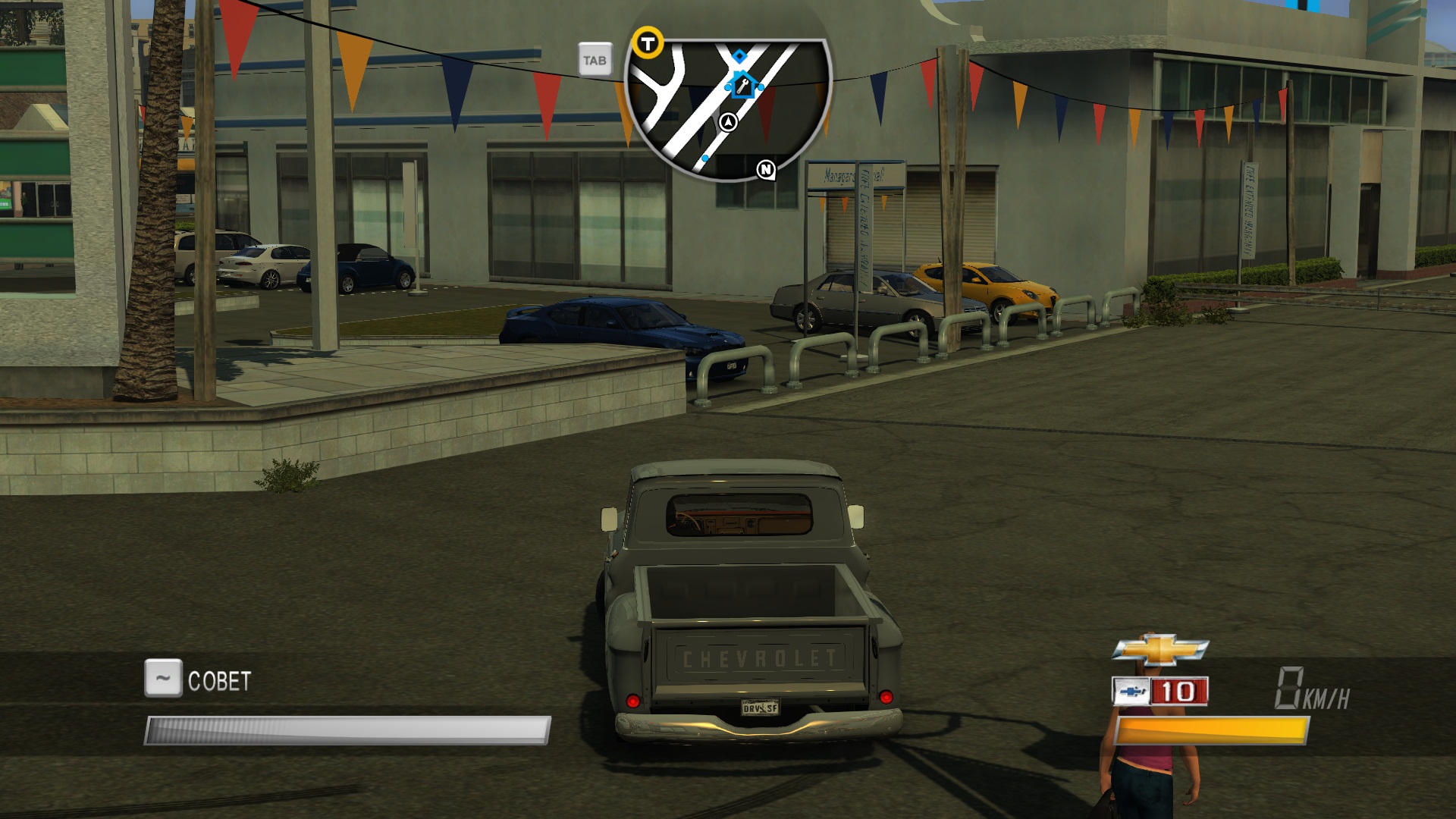
Task: Open the circular minimap
Action: (x=726, y=110)
